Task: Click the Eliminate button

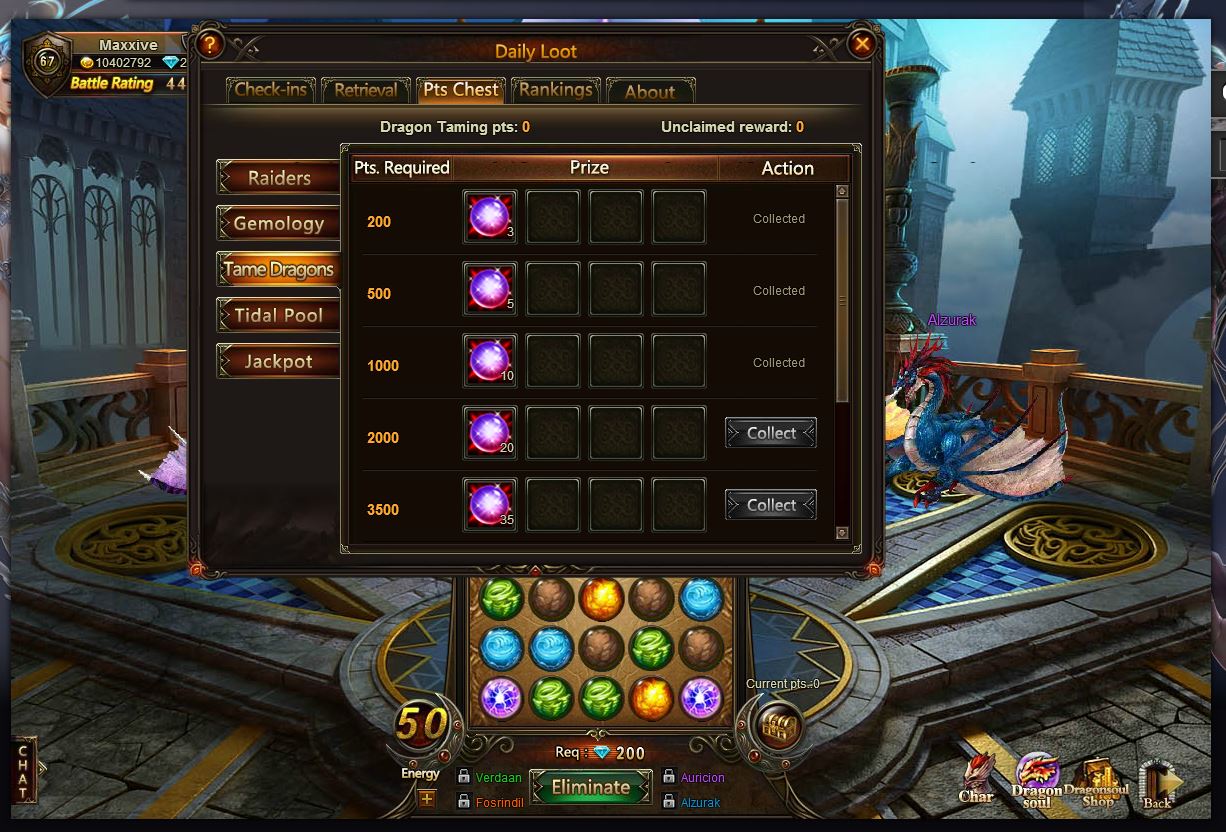Action: point(591,787)
